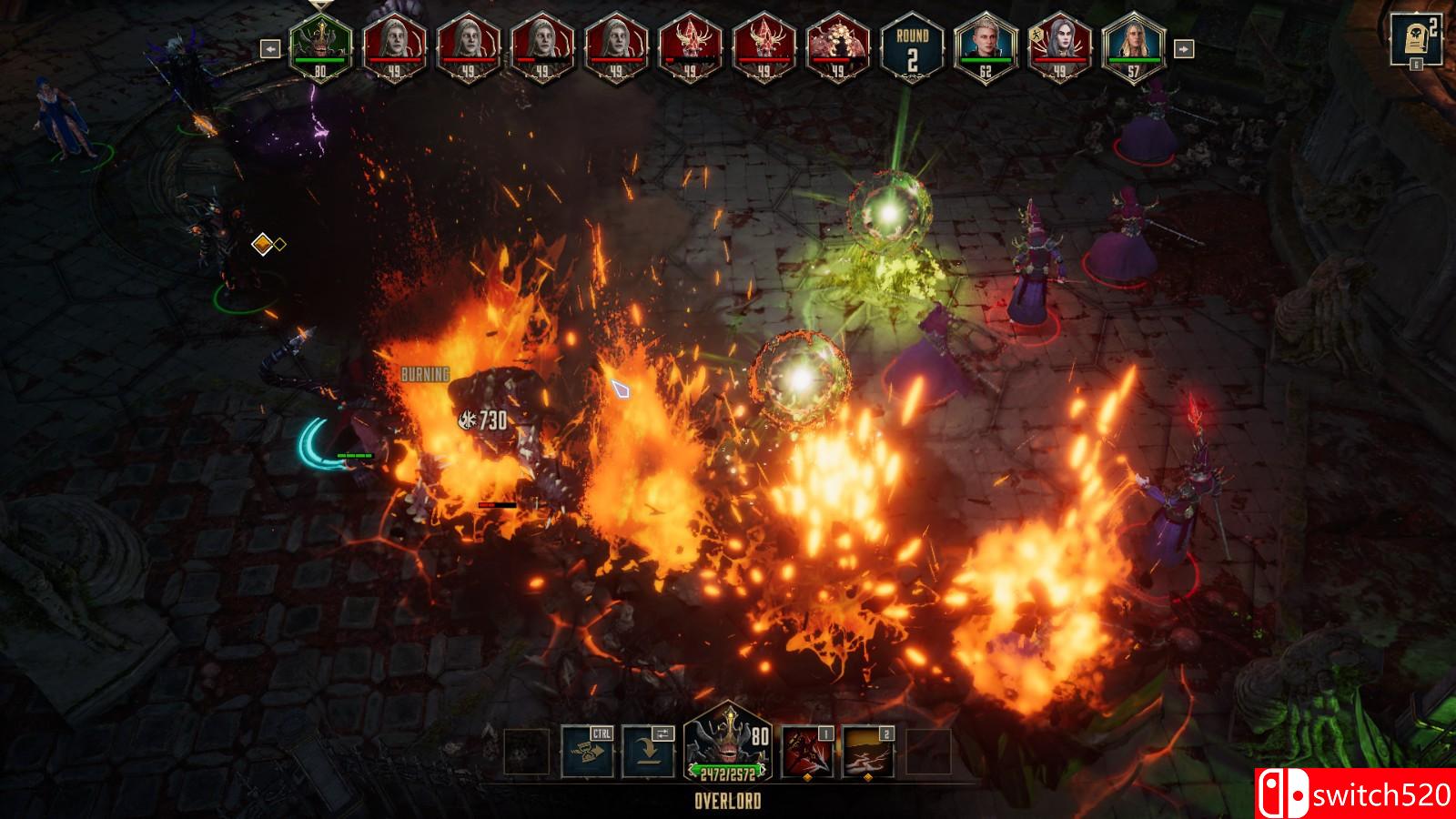Use the red claw strike ability
Viewport: 1456px width, 819px height.
click(807, 752)
